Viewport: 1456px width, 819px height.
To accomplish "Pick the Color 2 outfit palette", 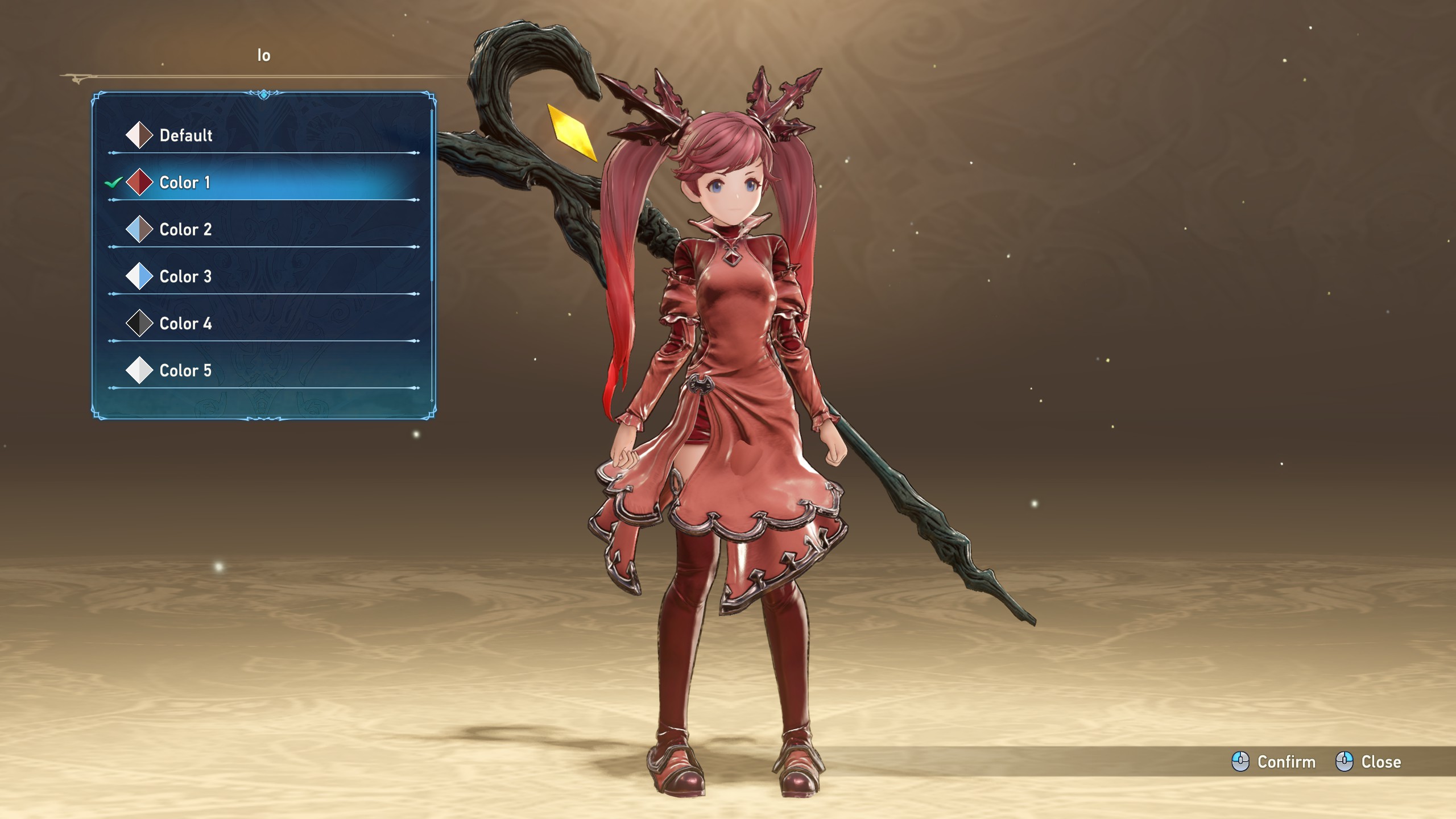I will point(185,230).
